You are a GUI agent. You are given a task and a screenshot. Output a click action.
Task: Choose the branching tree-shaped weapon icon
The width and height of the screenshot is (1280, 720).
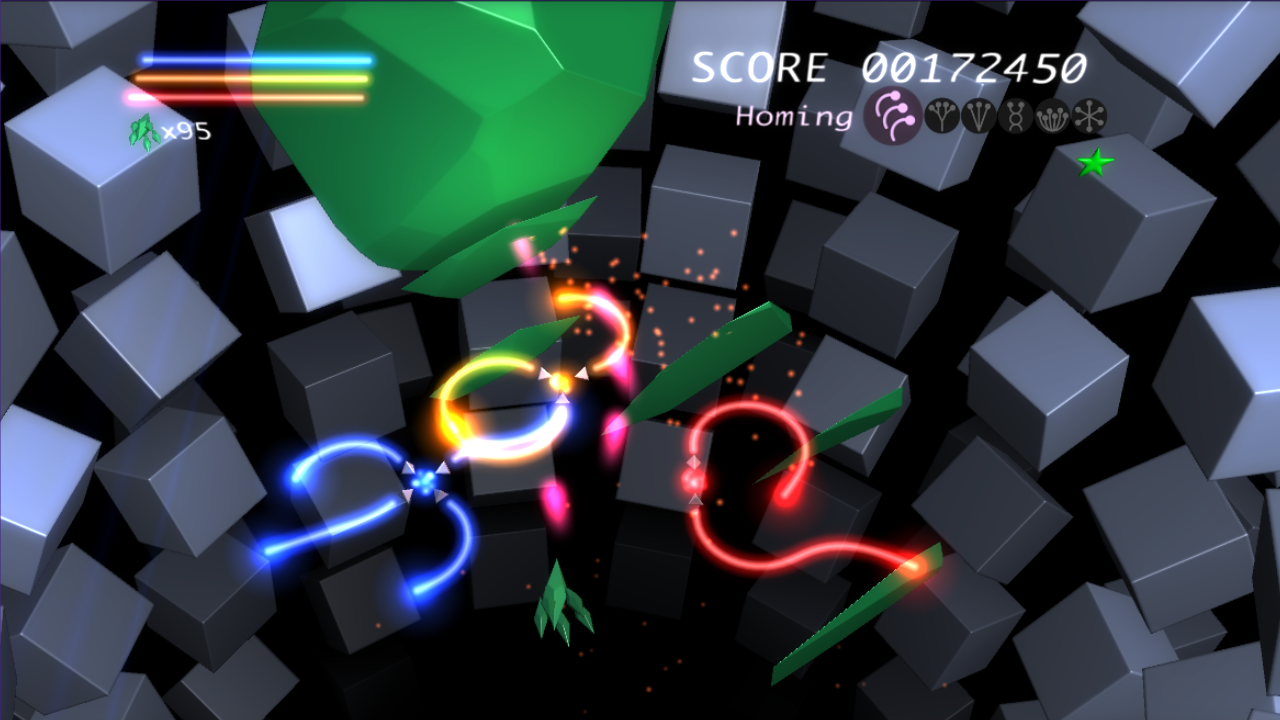941,118
